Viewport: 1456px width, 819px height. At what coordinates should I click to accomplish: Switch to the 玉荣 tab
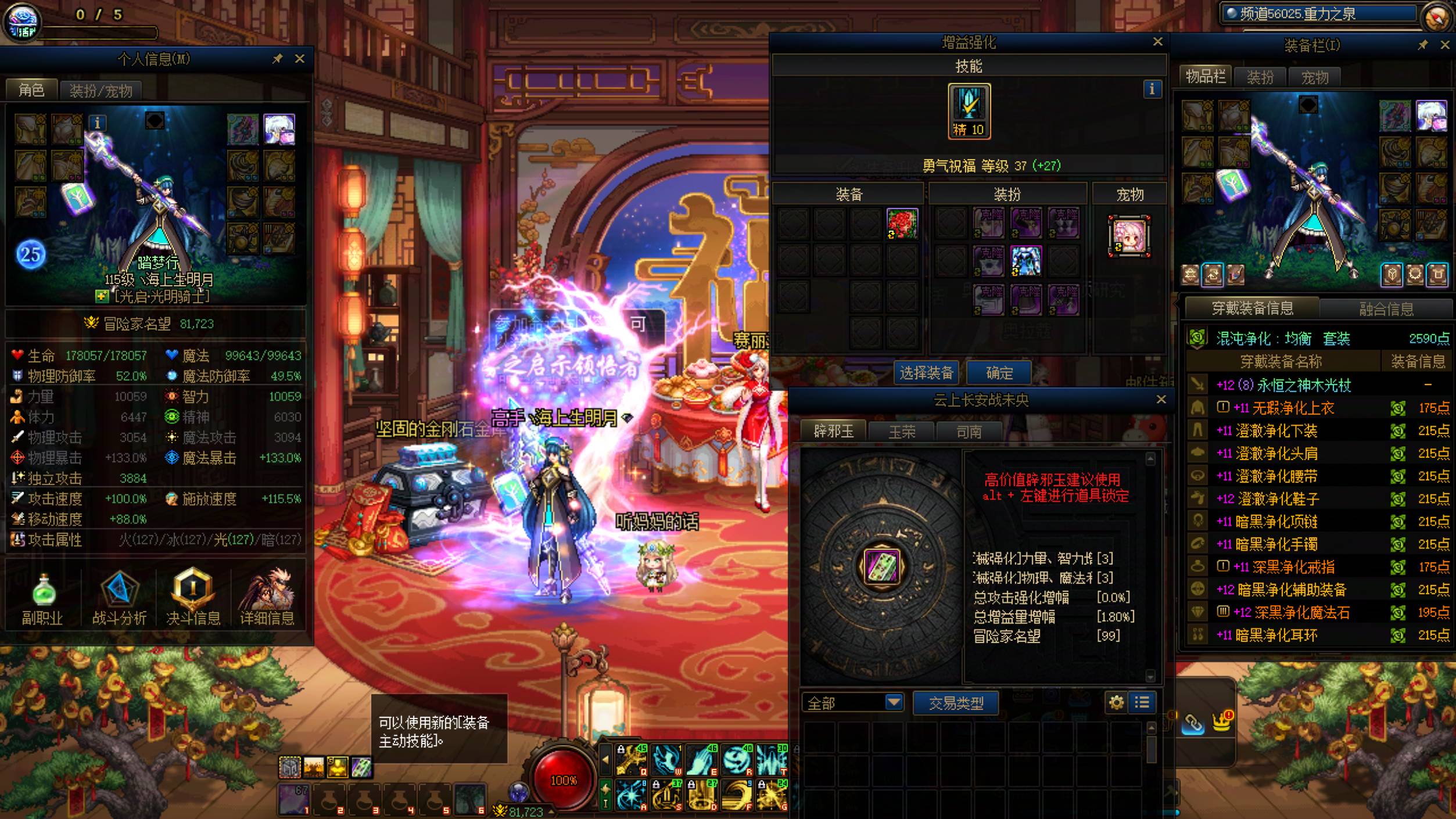[x=902, y=432]
